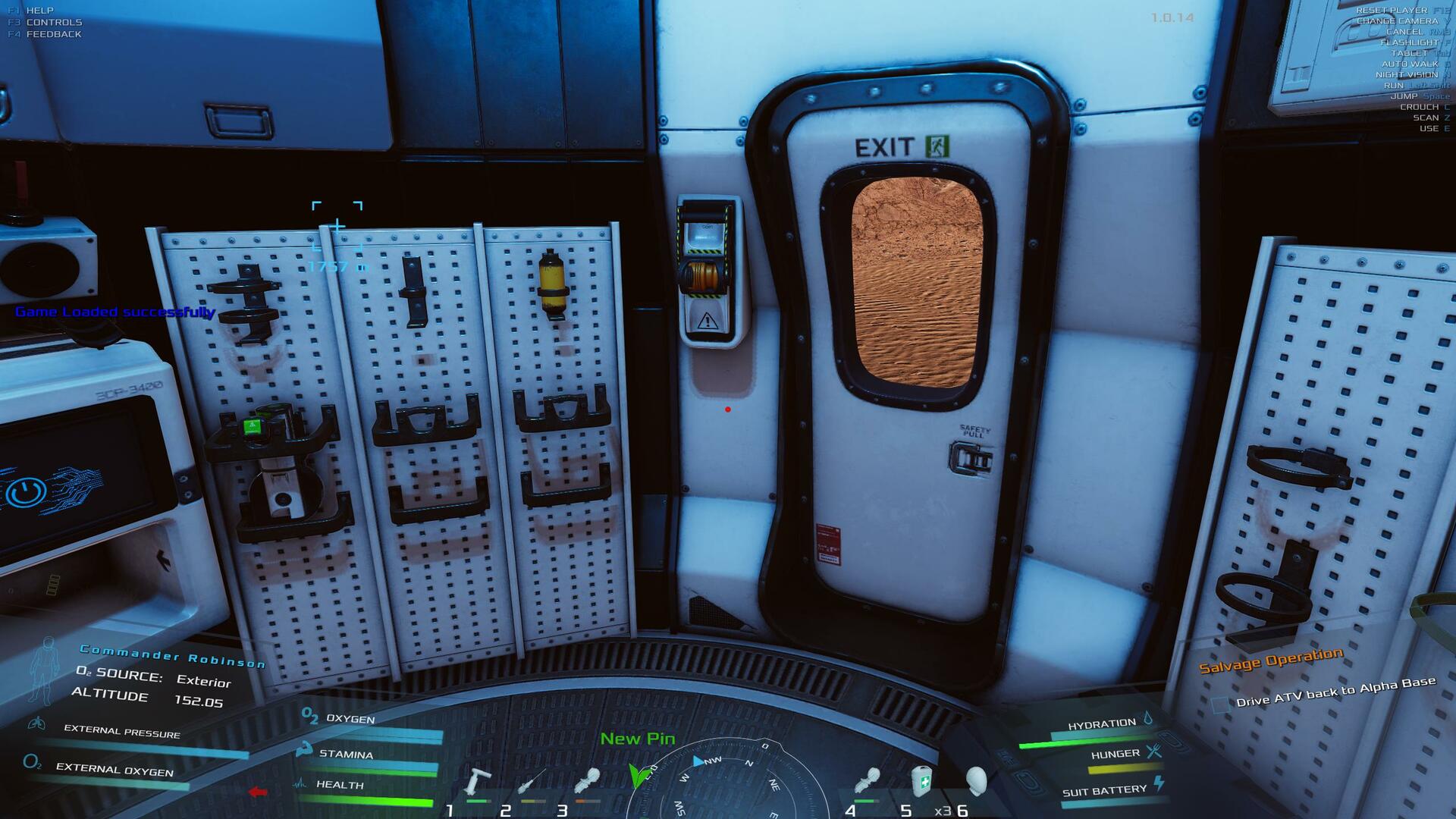Open the Salvage Operation mission tracker

click(x=1271, y=660)
